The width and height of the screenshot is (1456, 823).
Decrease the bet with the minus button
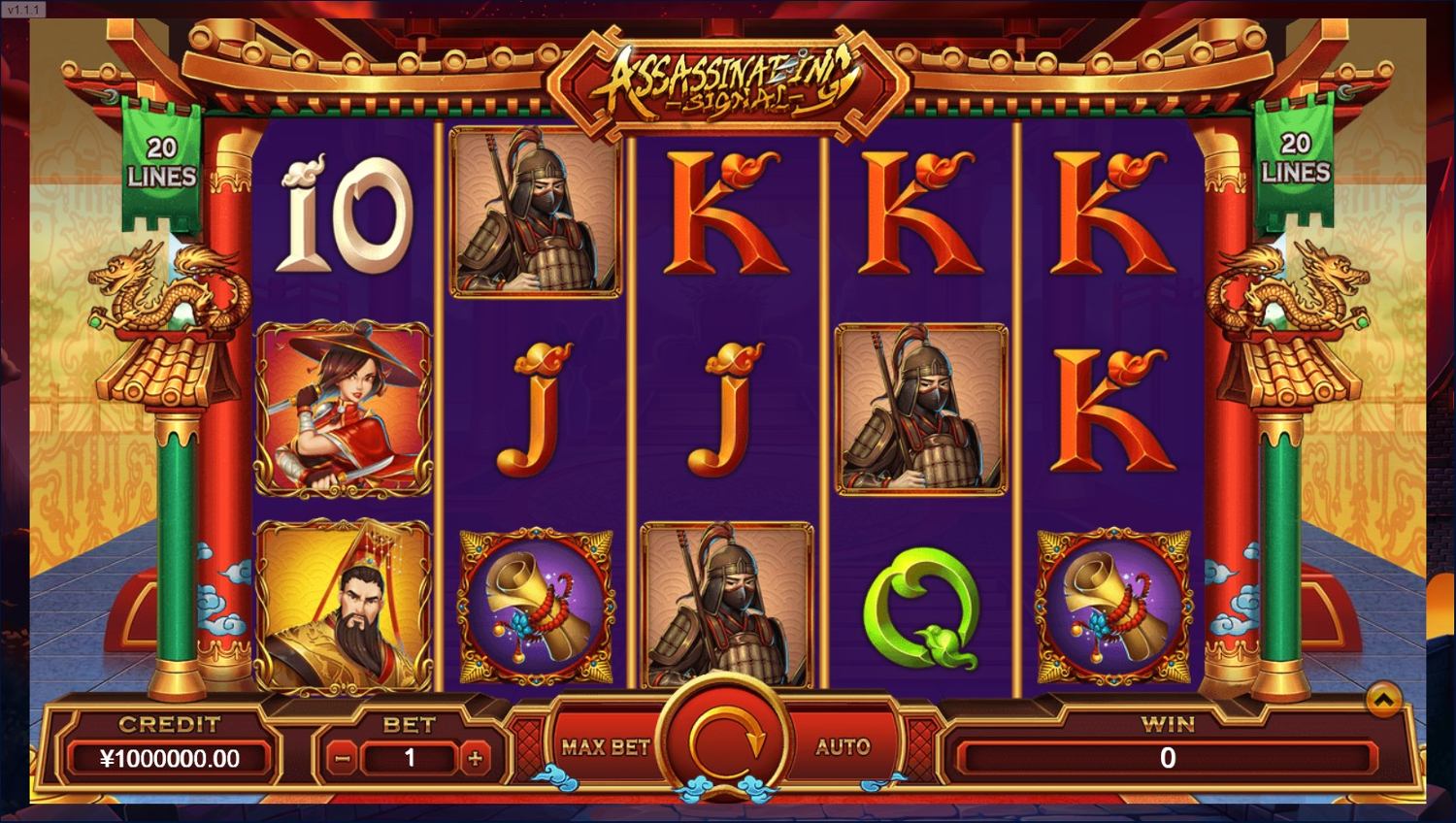pyautogui.click(x=342, y=759)
